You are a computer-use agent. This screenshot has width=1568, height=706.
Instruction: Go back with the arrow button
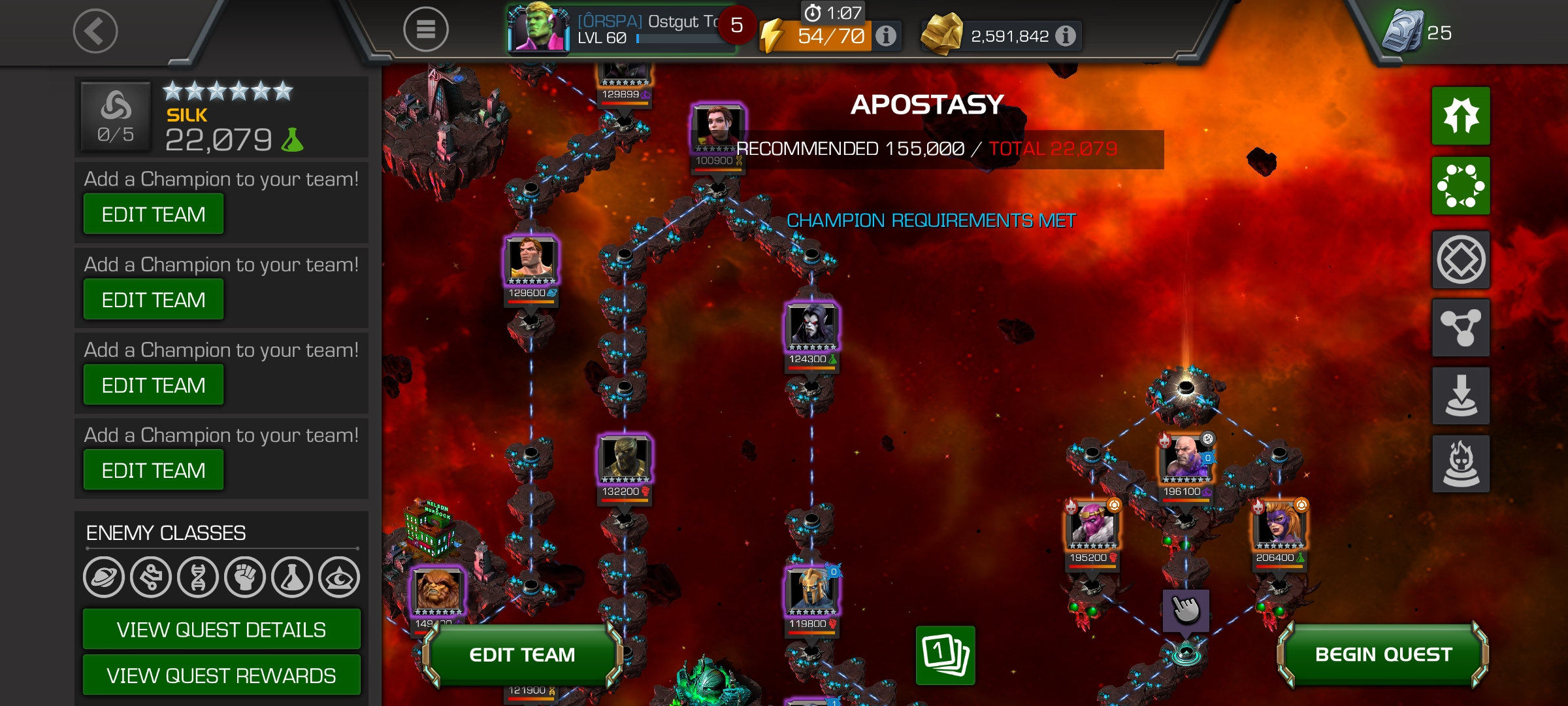tap(95, 31)
